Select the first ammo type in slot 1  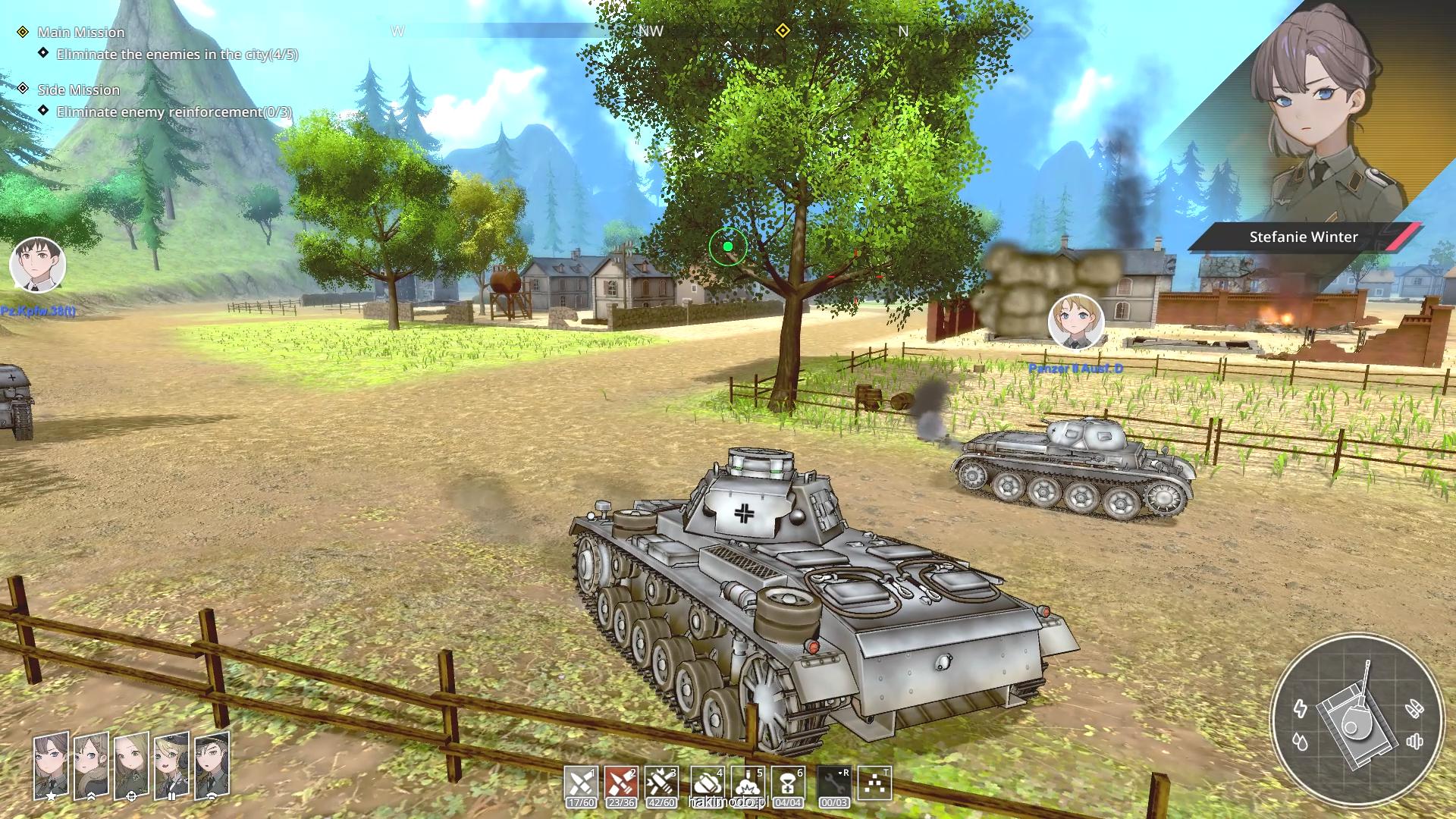pos(581,783)
